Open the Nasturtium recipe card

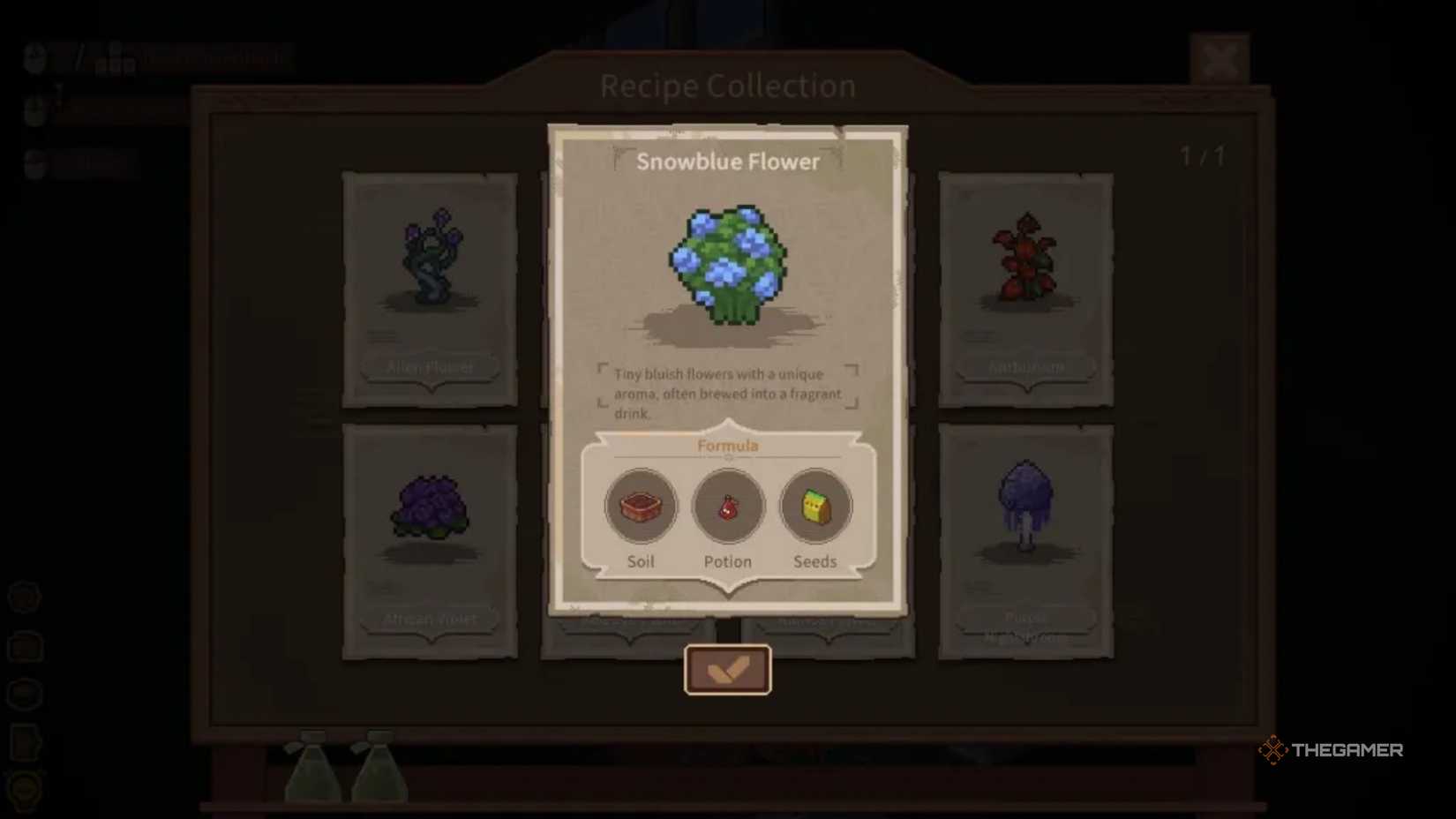(x=1025, y=282)
